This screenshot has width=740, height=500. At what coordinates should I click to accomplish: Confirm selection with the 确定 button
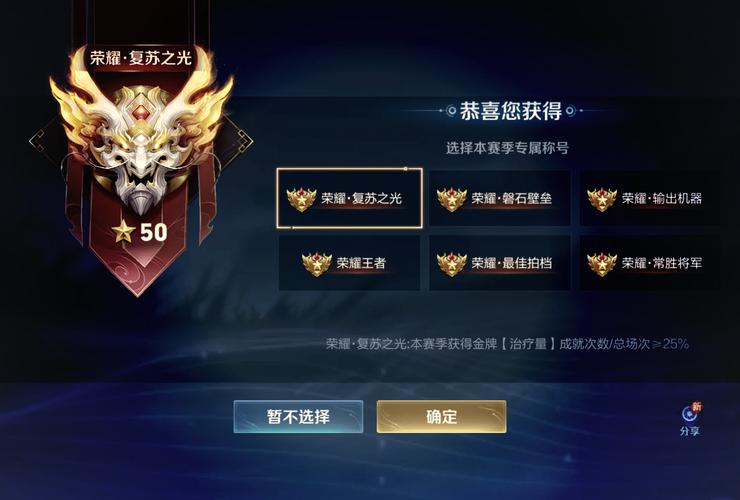pyautogui.click(x=441, y=417)
